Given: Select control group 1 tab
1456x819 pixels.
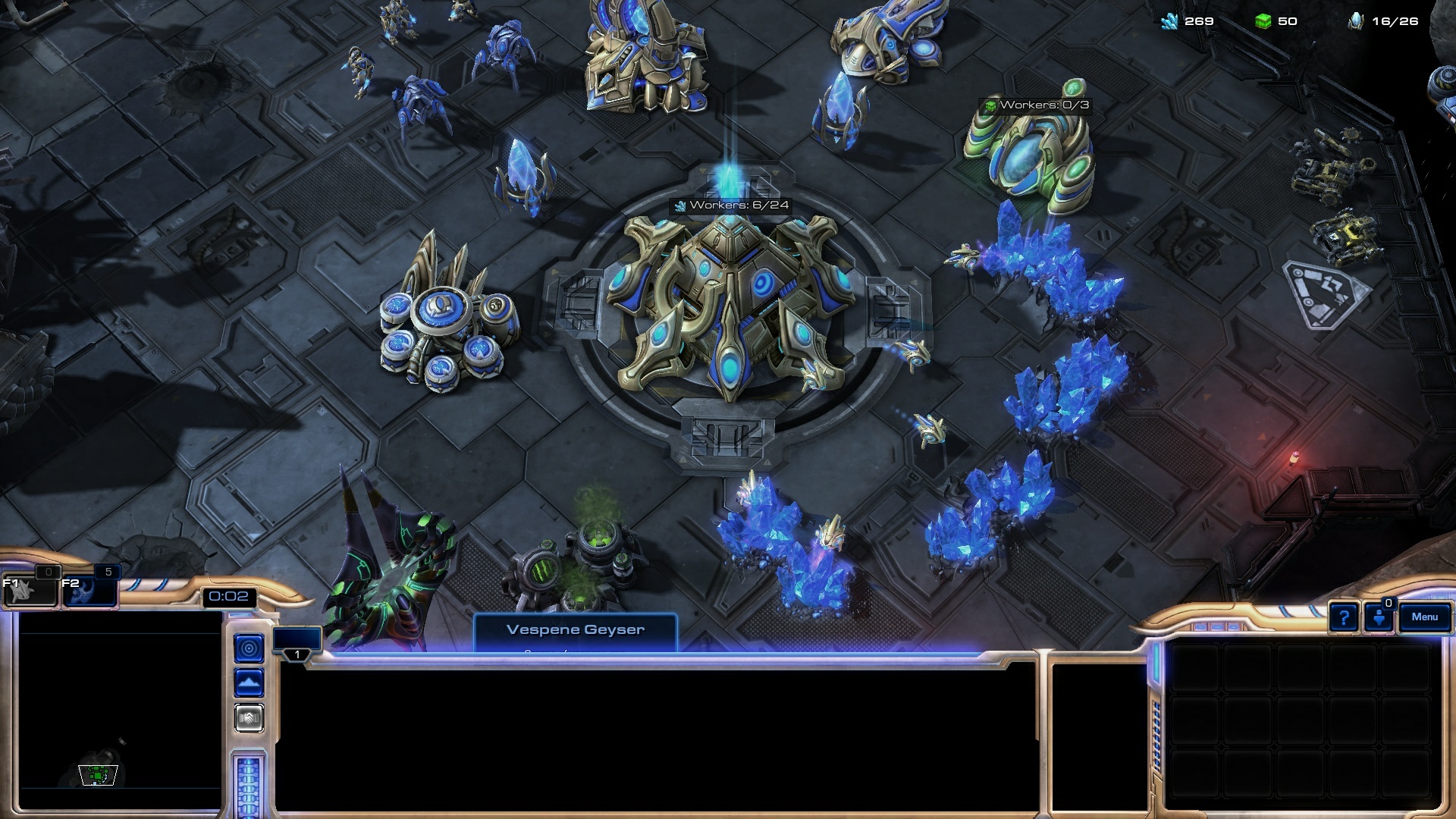Looking at the screenshot, I should (x=297, y=642).
